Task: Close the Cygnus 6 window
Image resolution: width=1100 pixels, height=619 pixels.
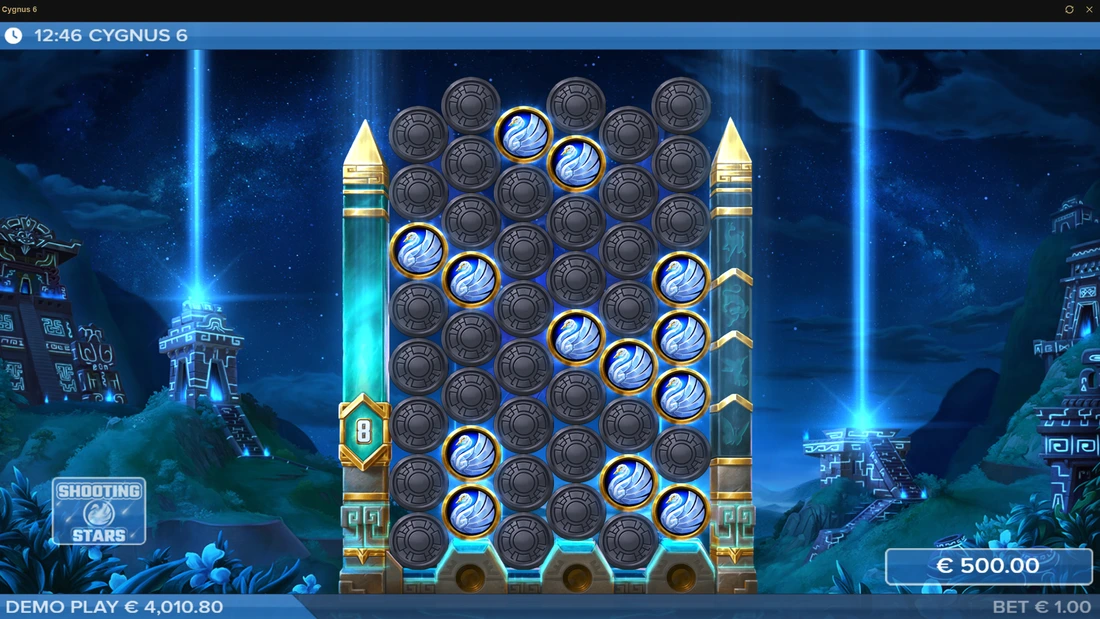Action: 1089,10
